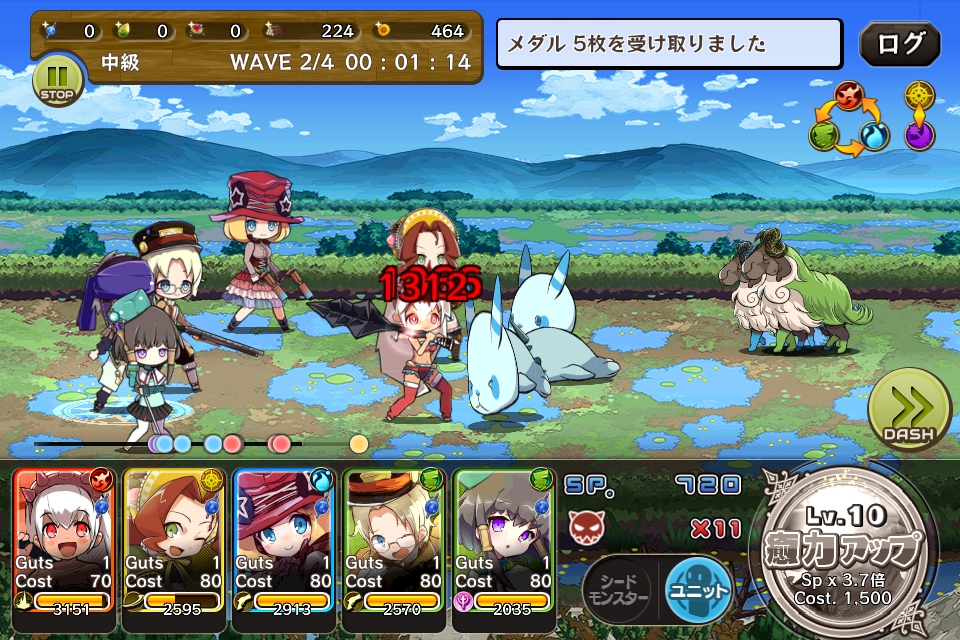Tap the medal received notification message box
The height and width of the screenshot is (640, 960).
click(x=669, y=44)
